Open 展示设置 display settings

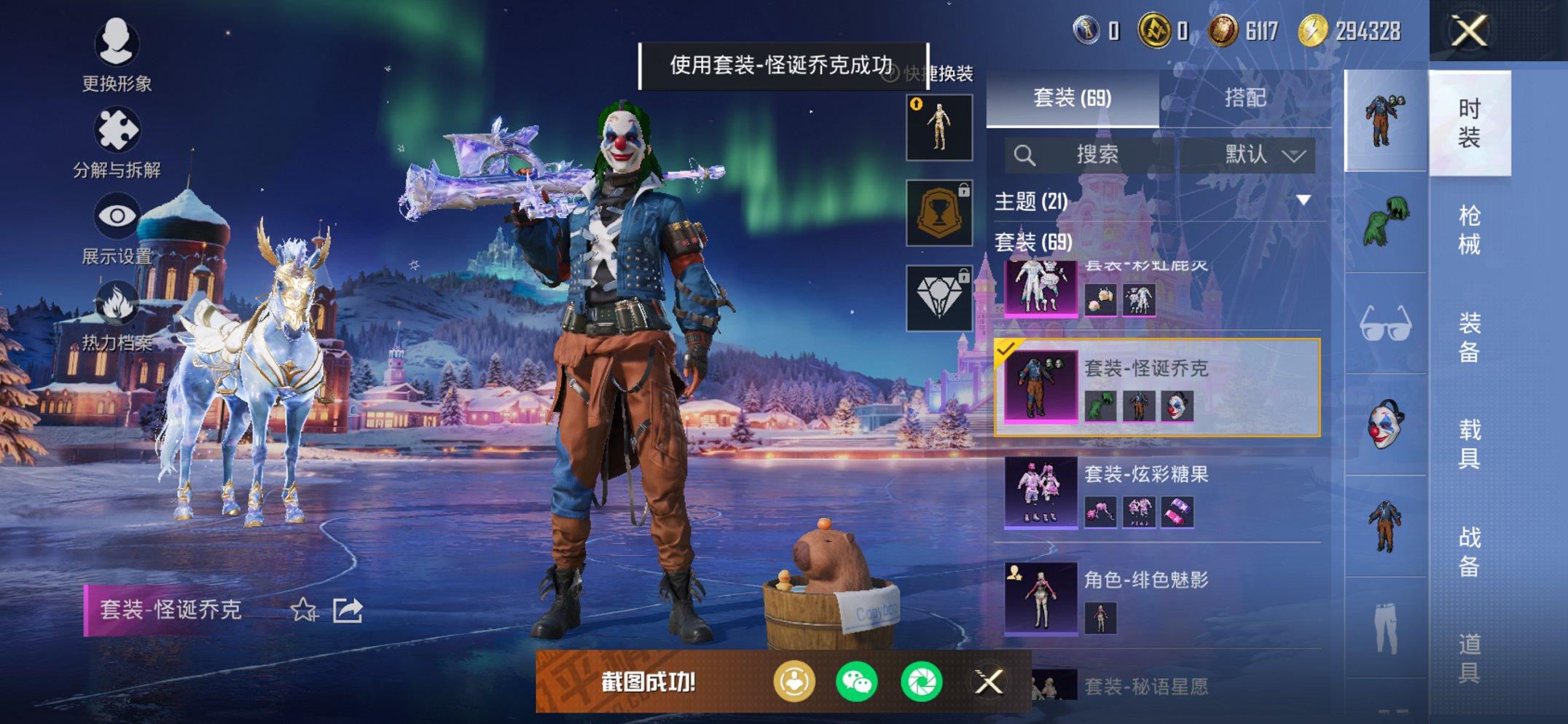[x=119, y=216]
